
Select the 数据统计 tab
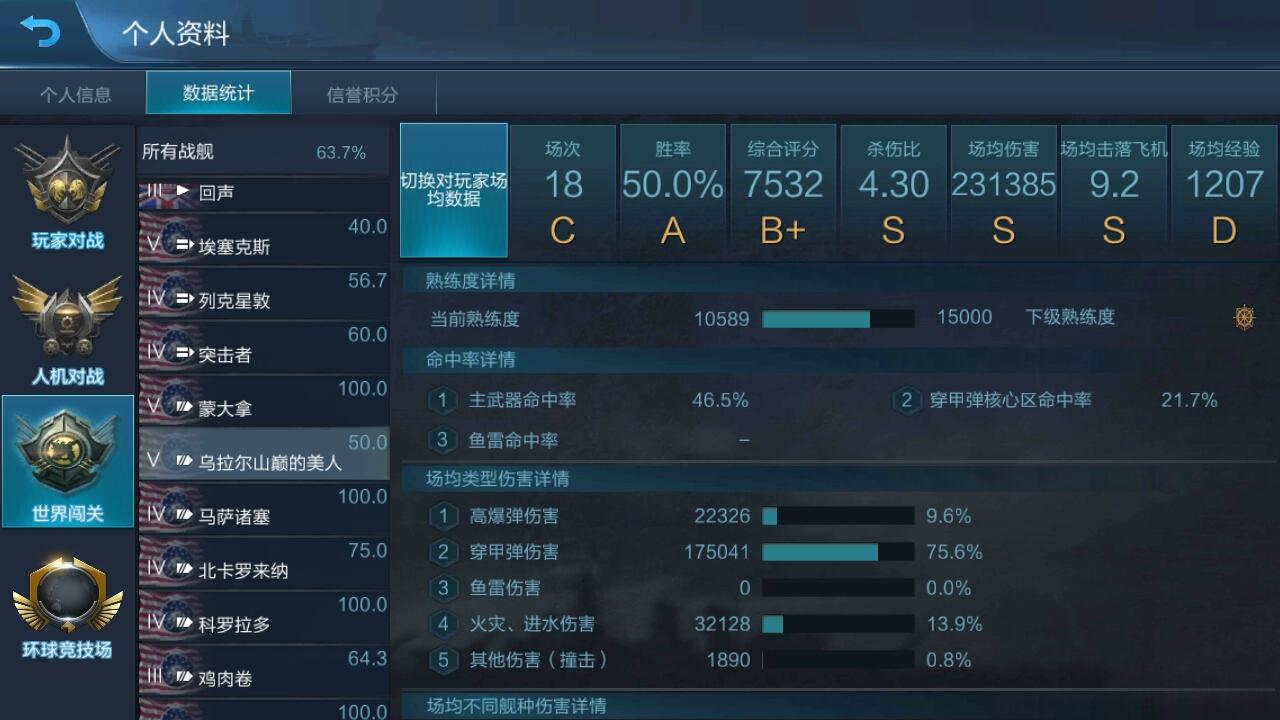[x=217, y=94]
